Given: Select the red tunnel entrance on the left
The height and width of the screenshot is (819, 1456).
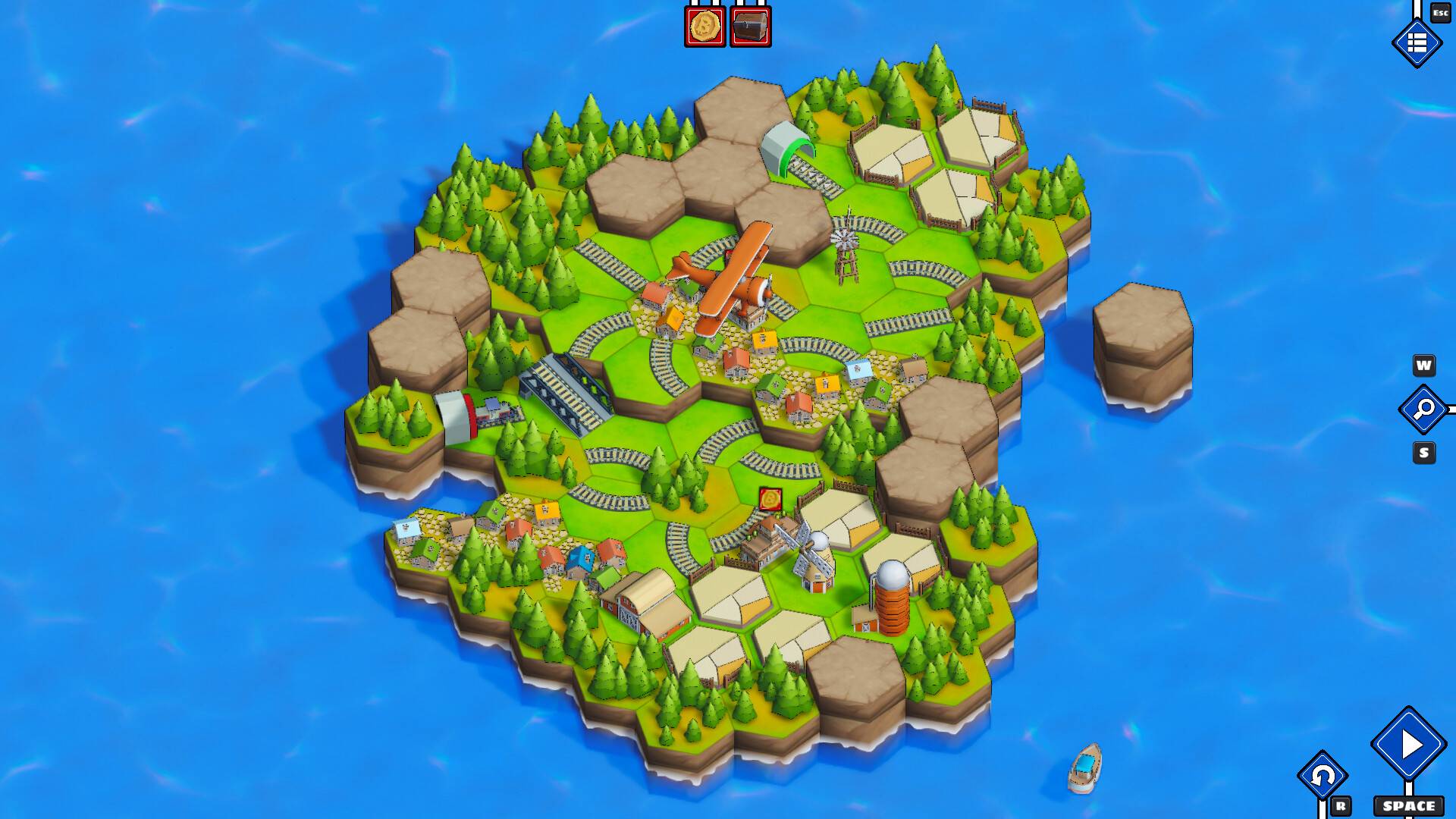Looking at the screenshot, I should click(x=455, y=413).
